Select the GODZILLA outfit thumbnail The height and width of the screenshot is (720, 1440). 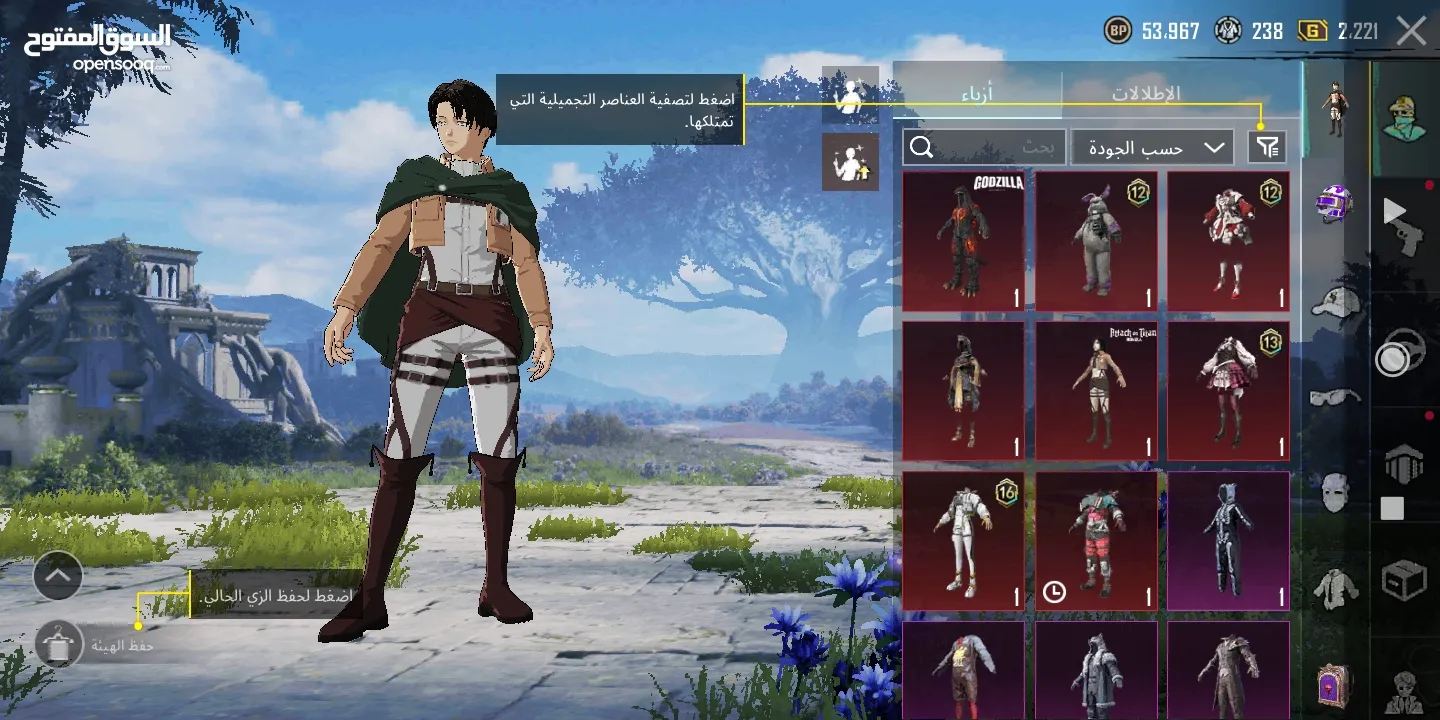963,240
